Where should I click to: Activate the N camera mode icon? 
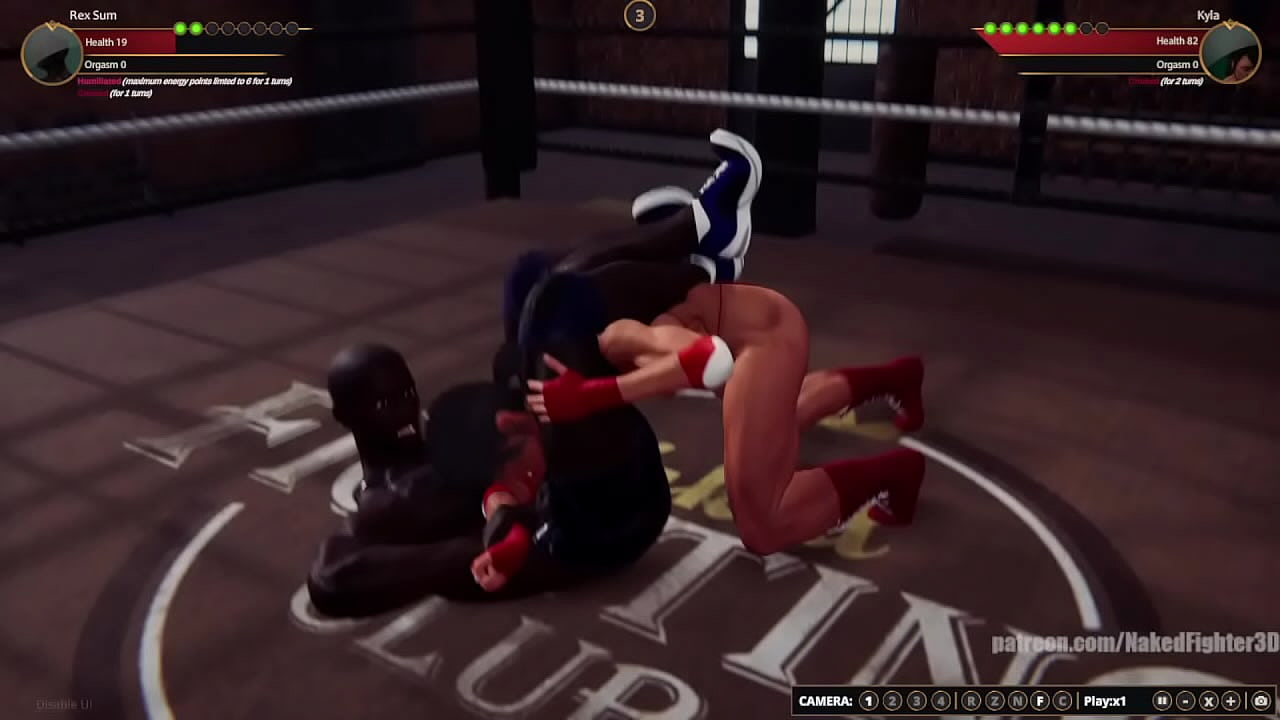(1017, 699)
